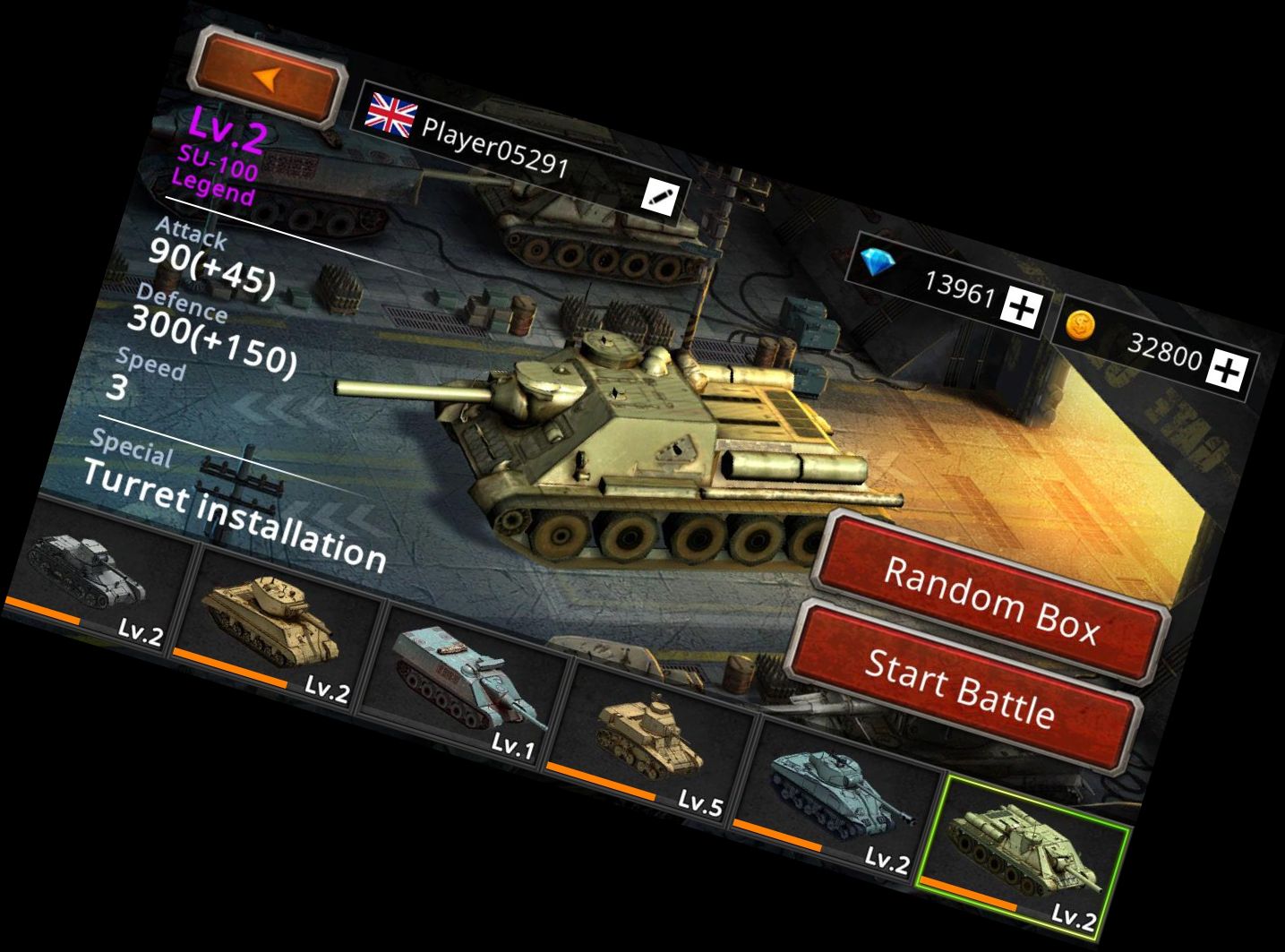
Task: Click the plus icon next to diamonds
Action: tap(1021, 306)
